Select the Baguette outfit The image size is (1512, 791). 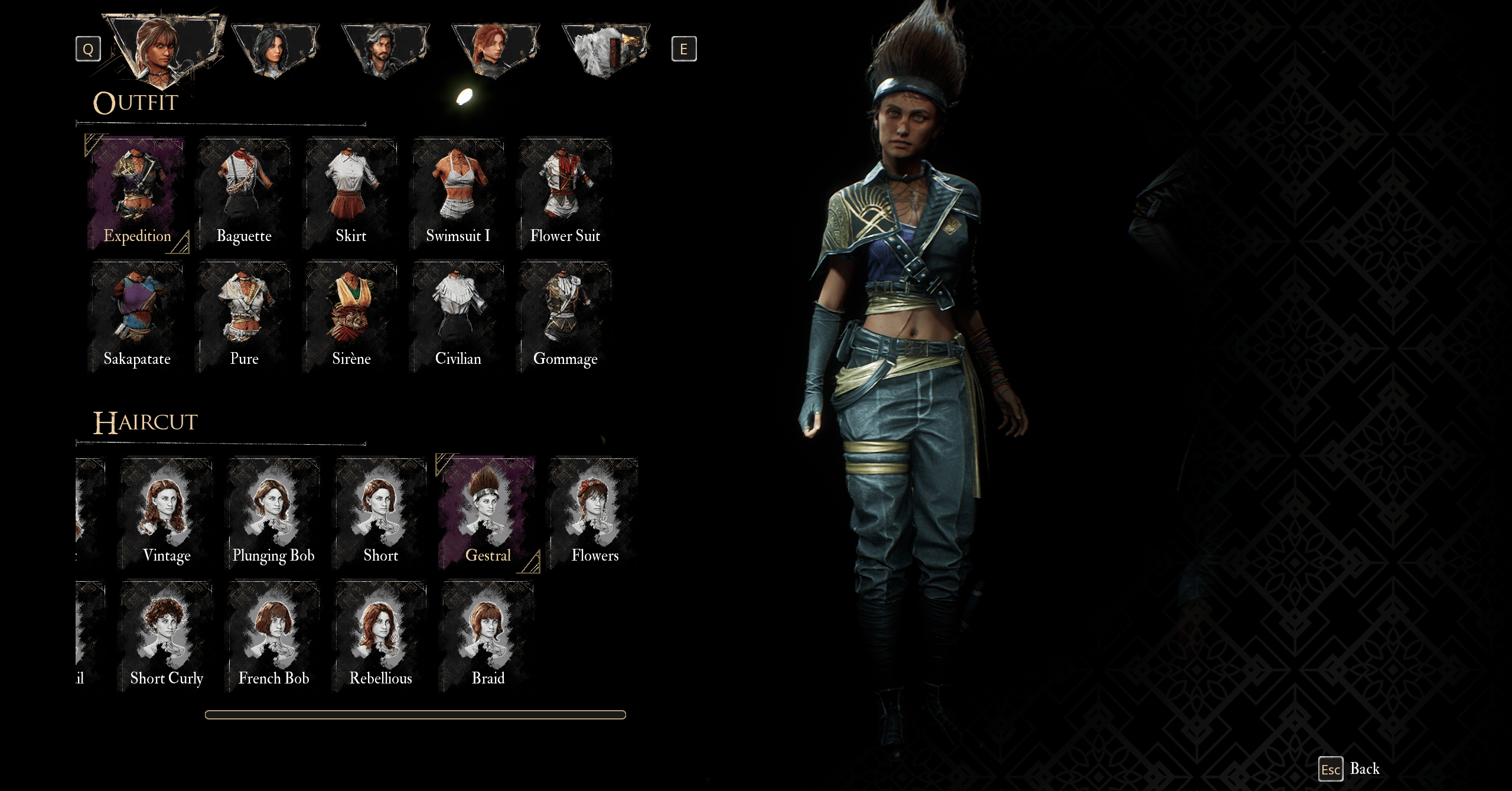[244, 193]
